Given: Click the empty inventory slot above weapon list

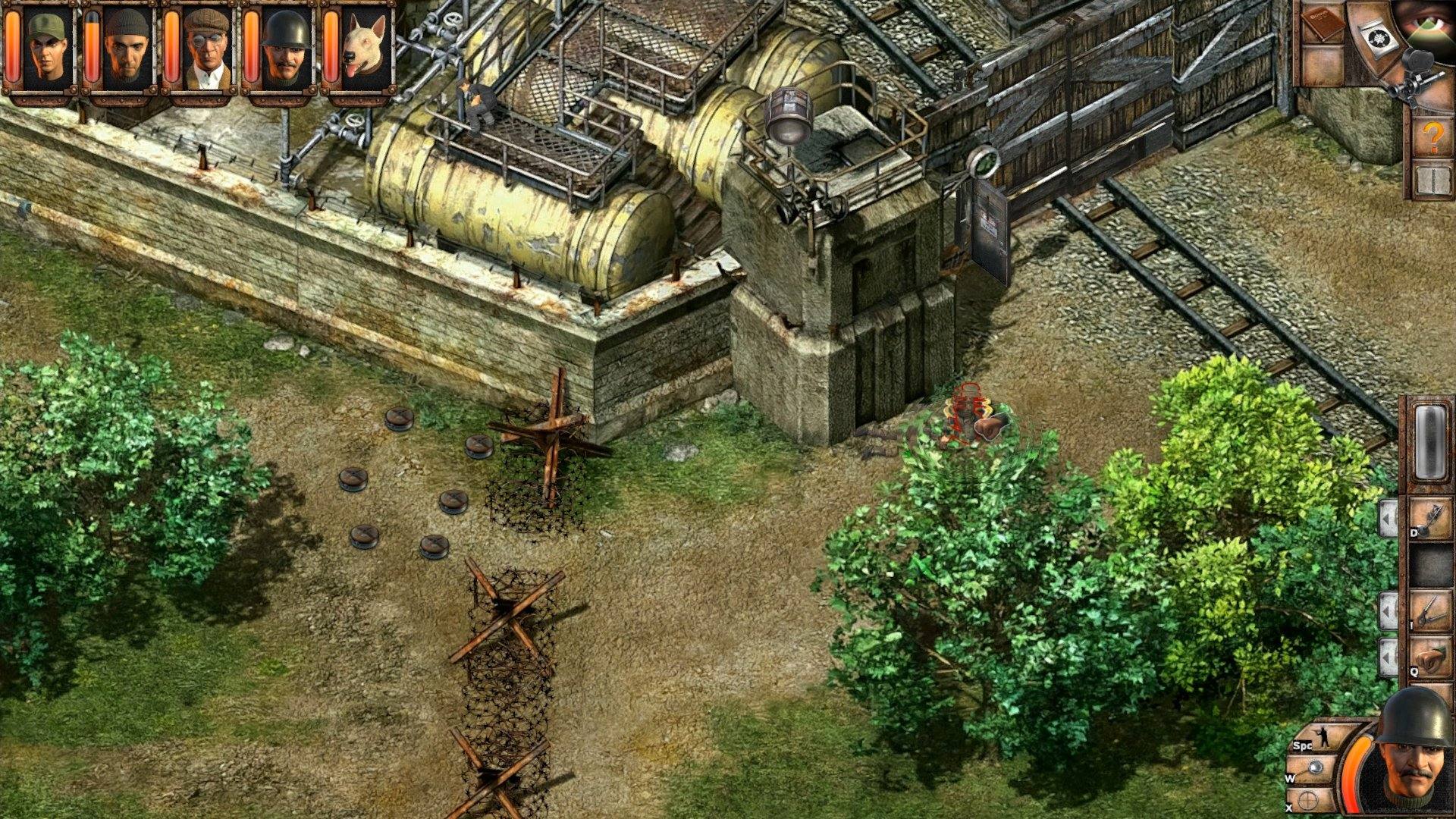Looking at the screenshot, I should [x=1429, y=441].
